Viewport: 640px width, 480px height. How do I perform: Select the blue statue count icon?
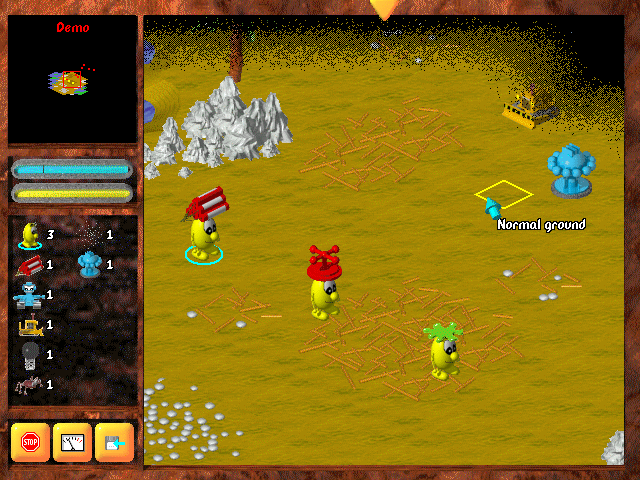(x=89, y=264)
